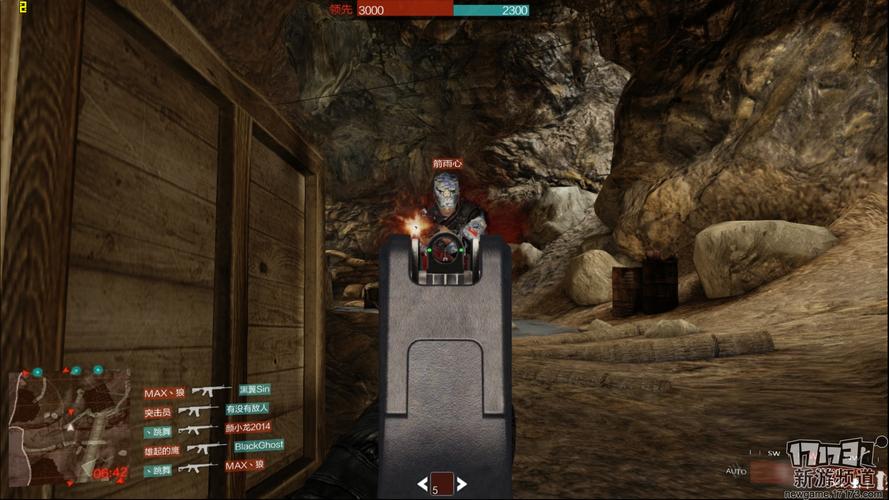Select the 雄起的鹰 killer name tag

pos(164,448)
